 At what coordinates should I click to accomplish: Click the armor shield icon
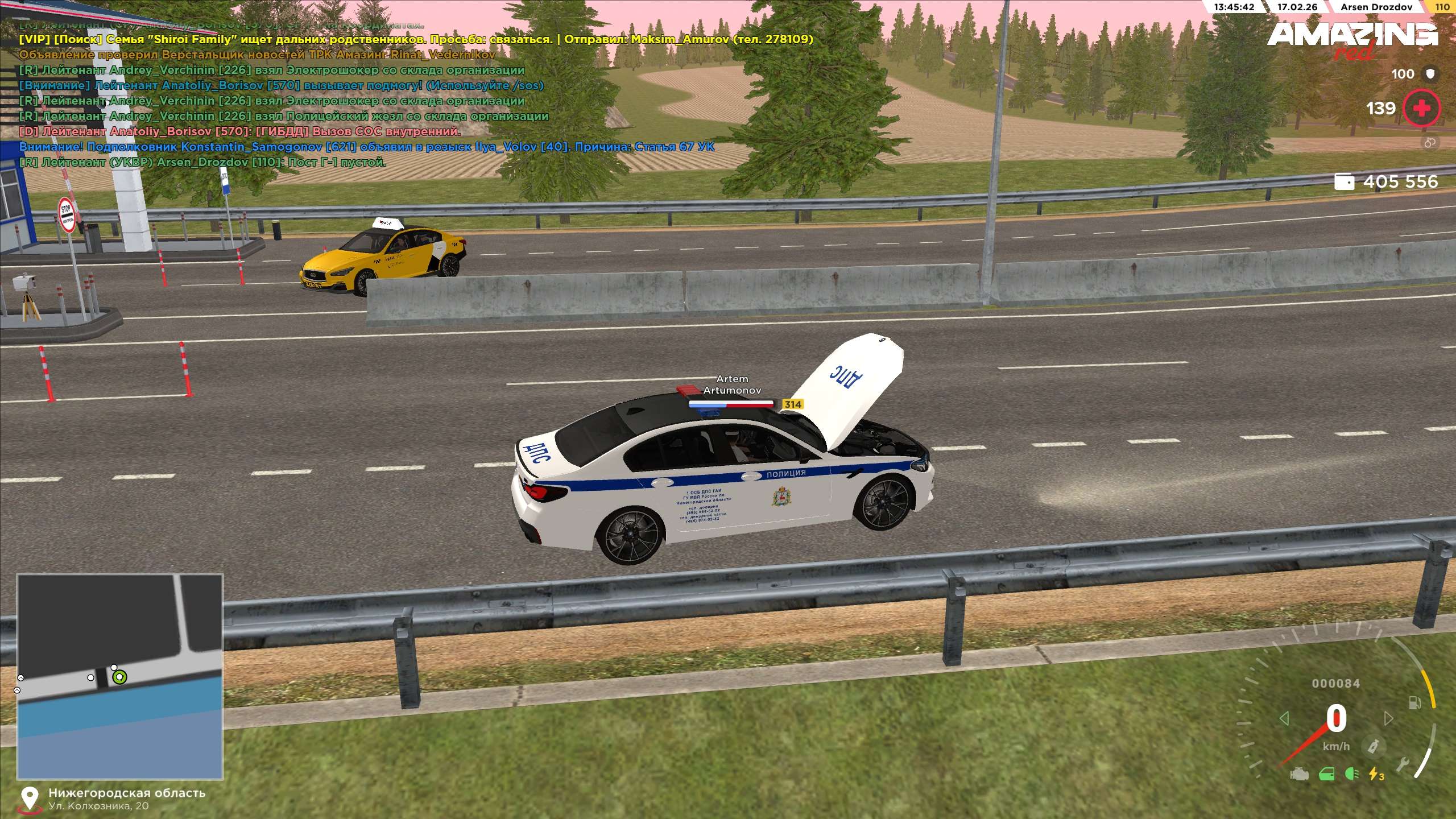tap(1430, 74)
